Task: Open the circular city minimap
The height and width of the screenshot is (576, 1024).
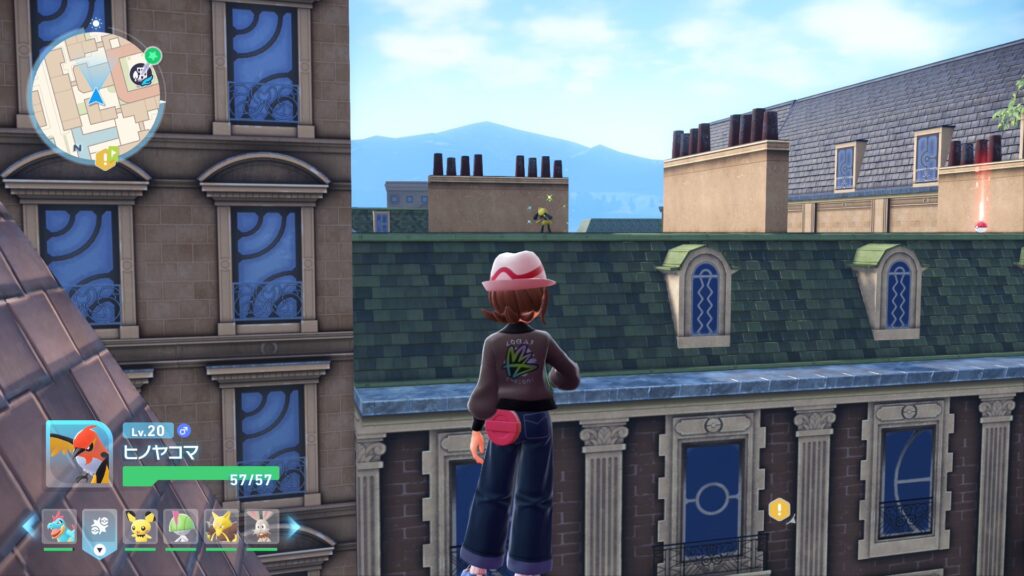Action: click(x=95, y=95)
